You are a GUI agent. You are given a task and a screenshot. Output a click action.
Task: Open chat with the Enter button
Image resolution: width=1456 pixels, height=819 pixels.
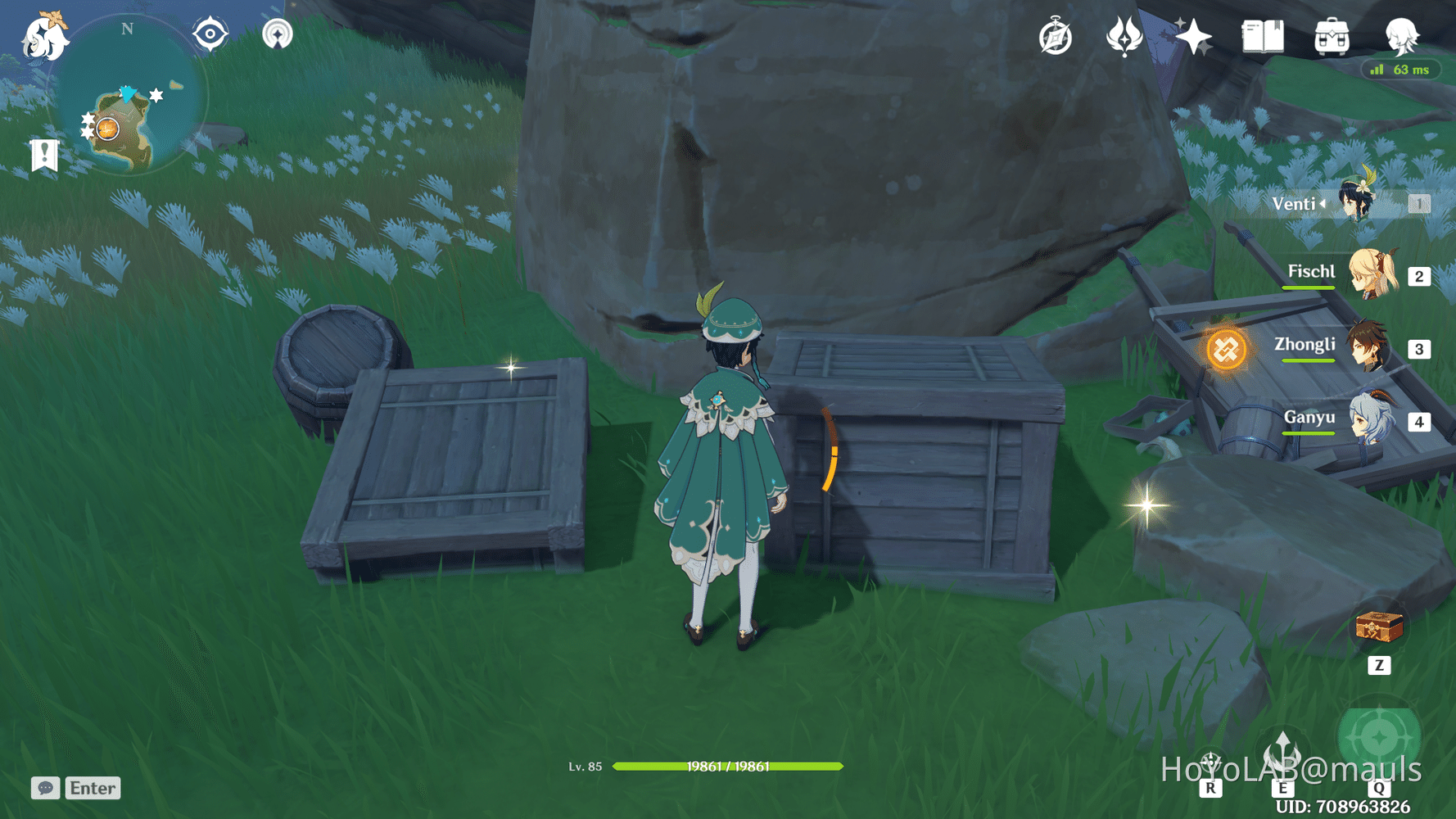pos(93,788)
